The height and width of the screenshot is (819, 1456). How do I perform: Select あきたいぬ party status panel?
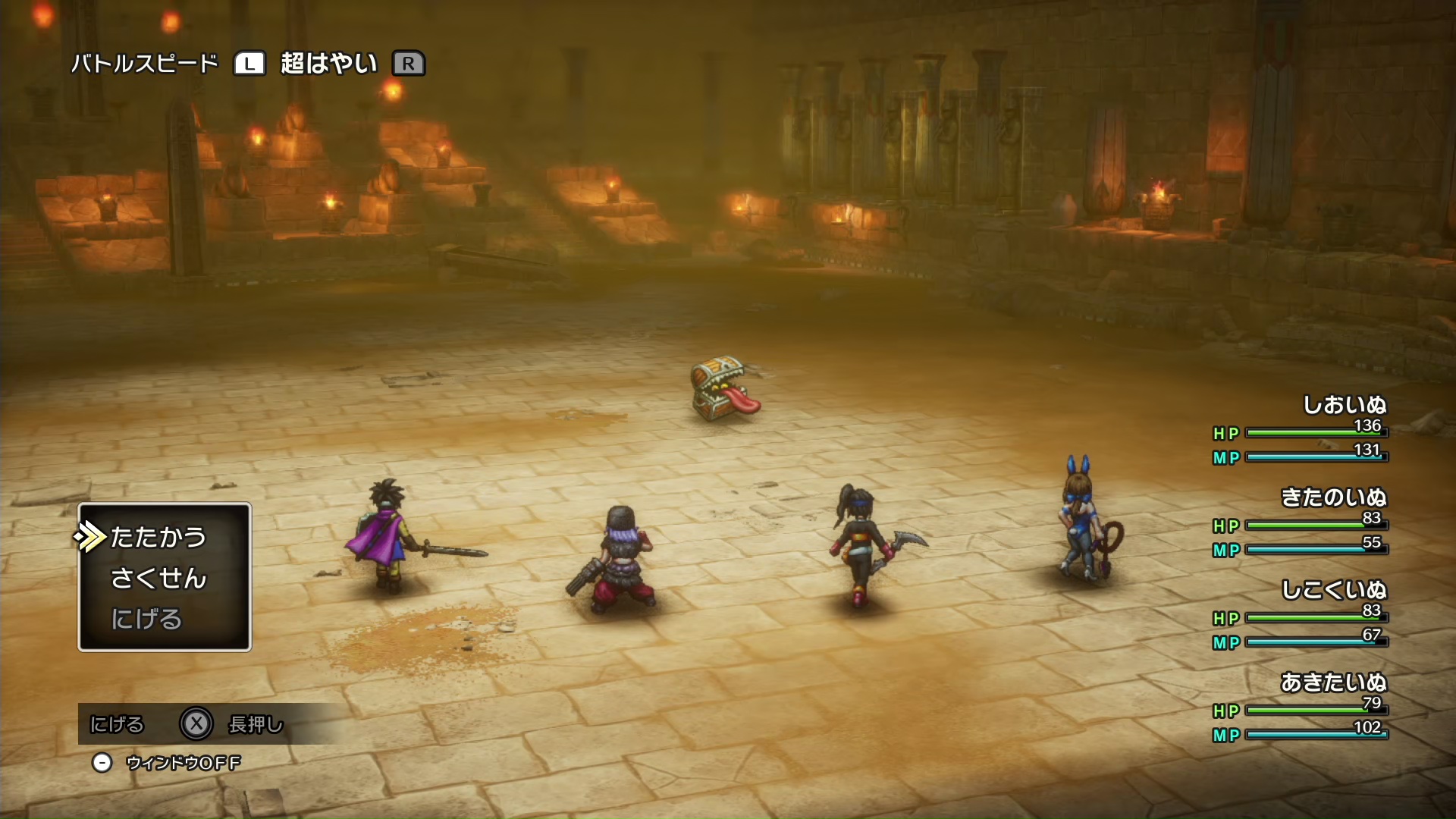coord(1300,707)
